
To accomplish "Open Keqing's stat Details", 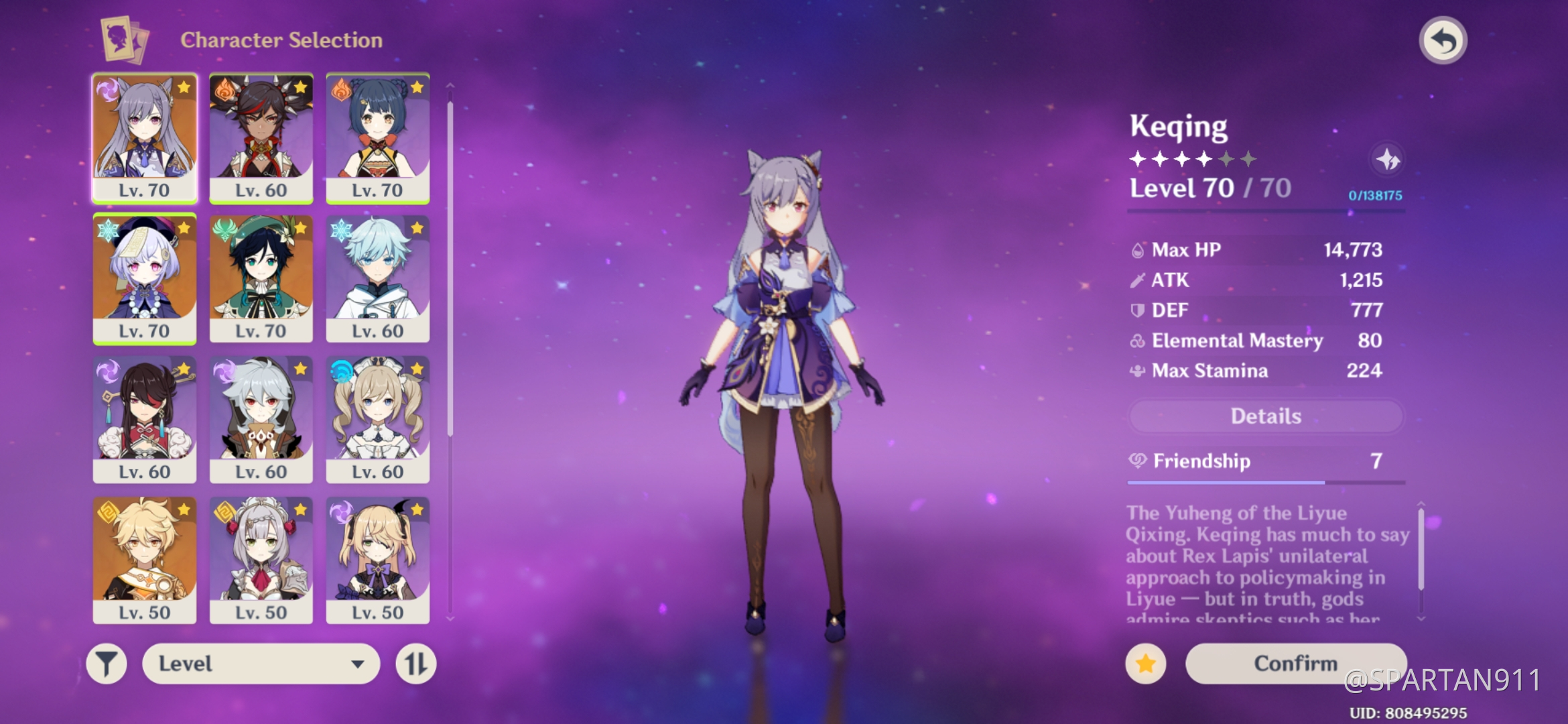I will point(1265,416).
